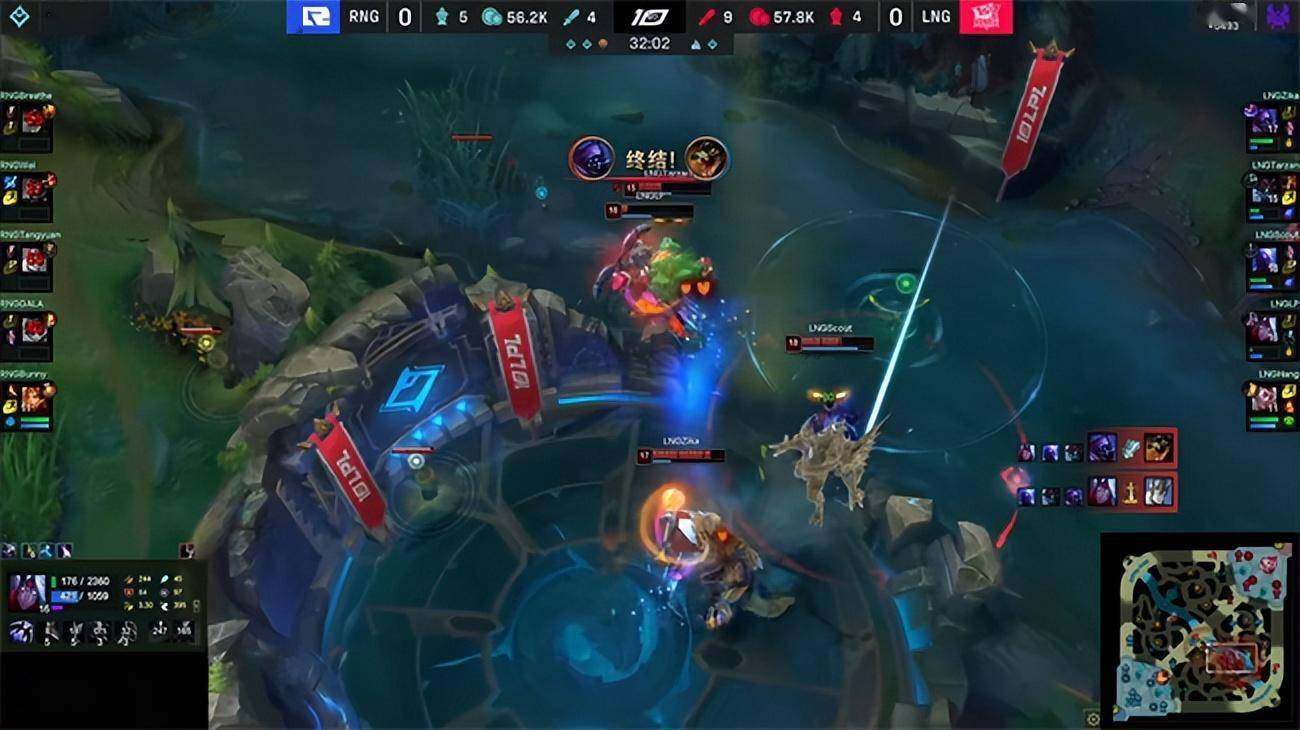Select LNGZika's player portrait

pos(1264,121)
